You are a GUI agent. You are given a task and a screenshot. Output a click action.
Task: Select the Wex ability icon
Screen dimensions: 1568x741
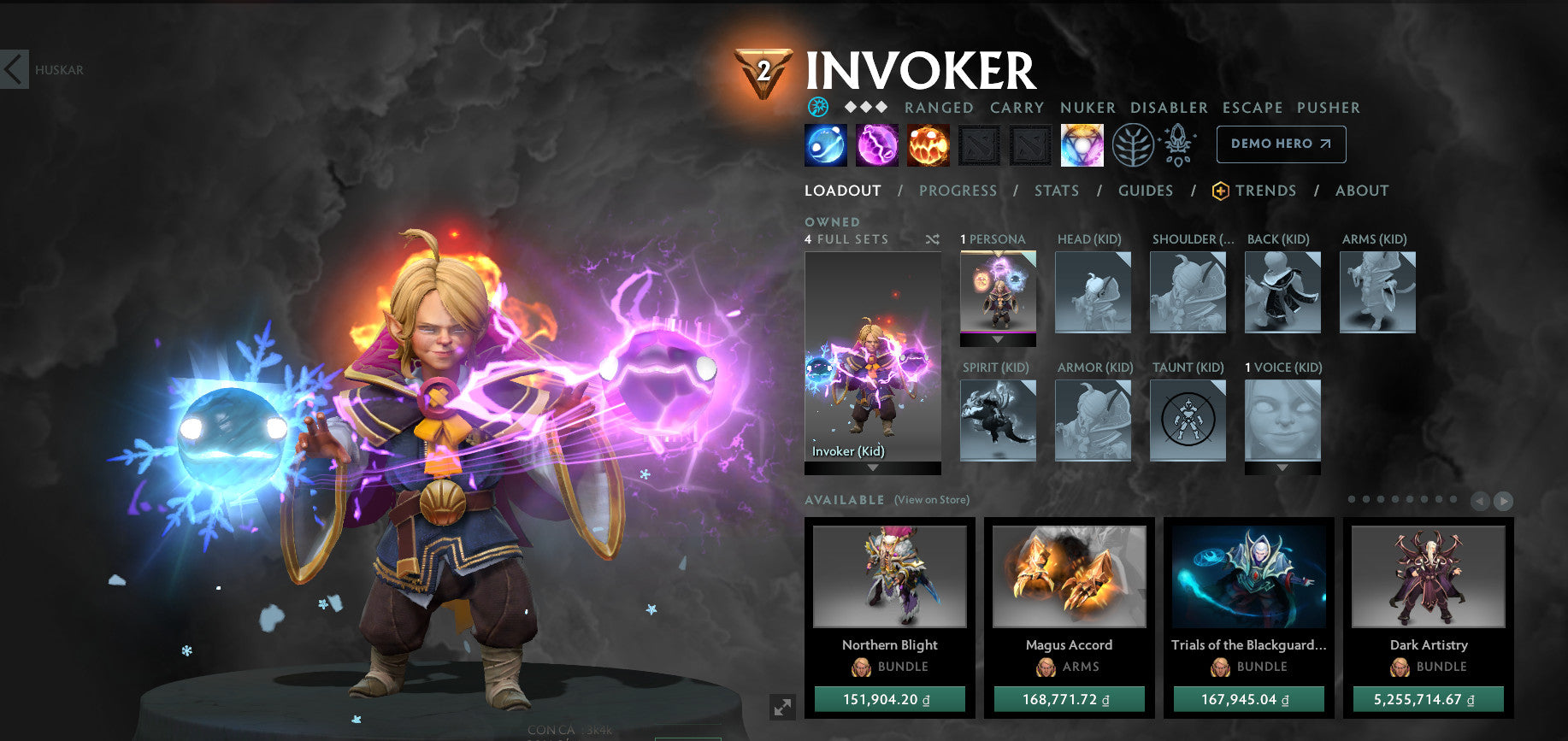875,144
